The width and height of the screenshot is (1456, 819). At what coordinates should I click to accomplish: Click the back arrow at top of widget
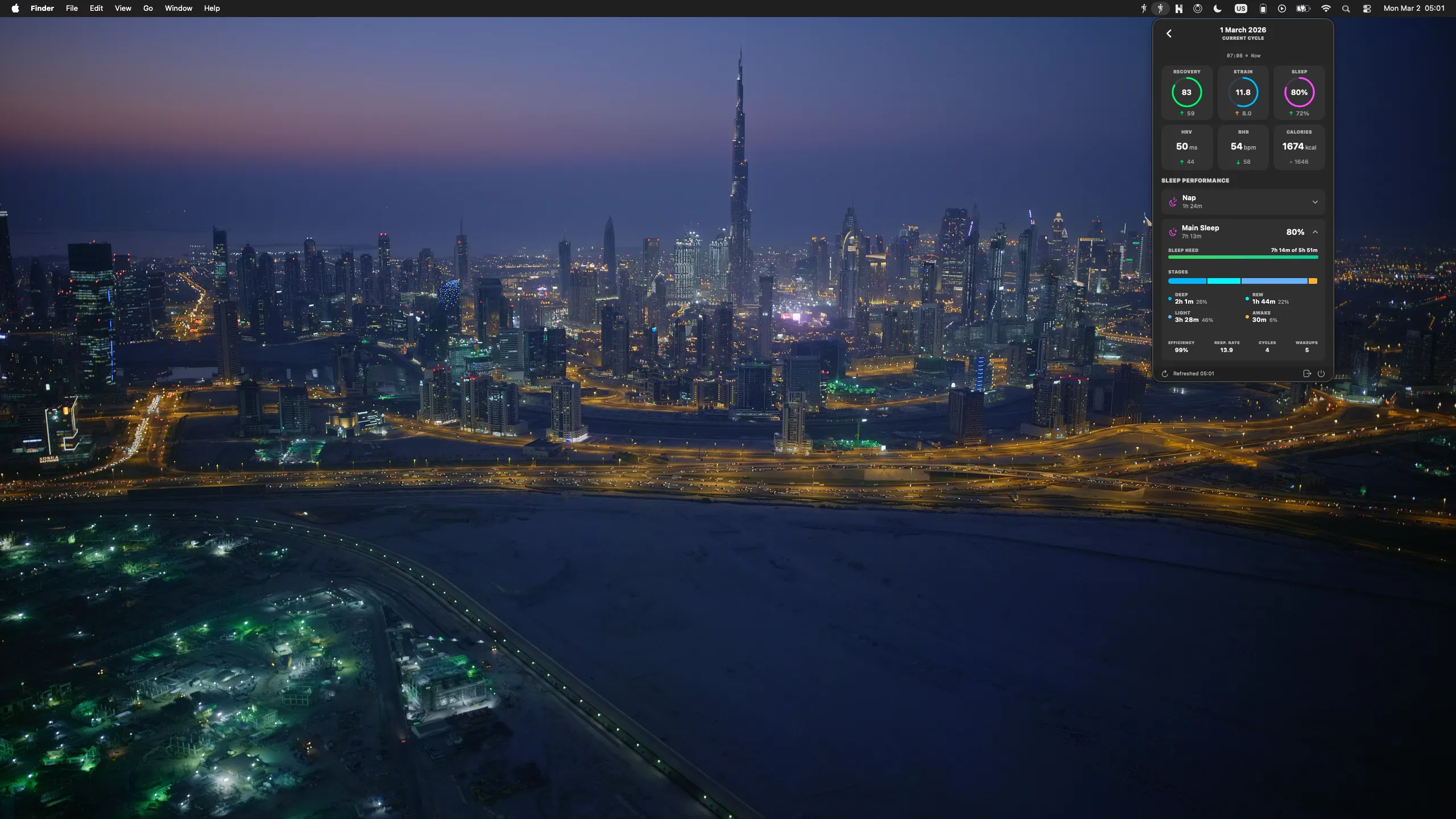click(x=1169, y=34)
